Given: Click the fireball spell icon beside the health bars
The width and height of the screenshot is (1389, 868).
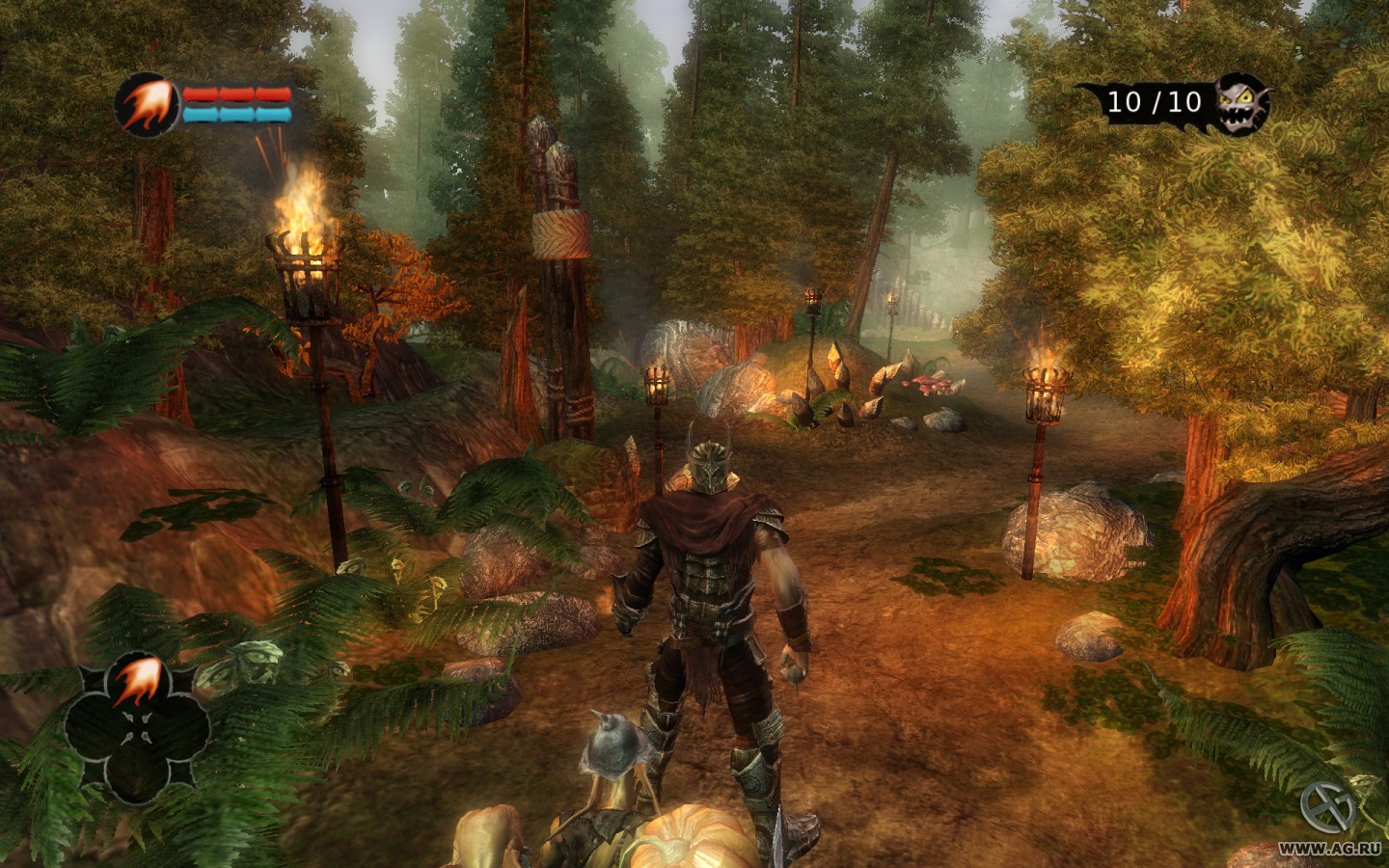Looking at the screenshot, I should tap(147, 104).
